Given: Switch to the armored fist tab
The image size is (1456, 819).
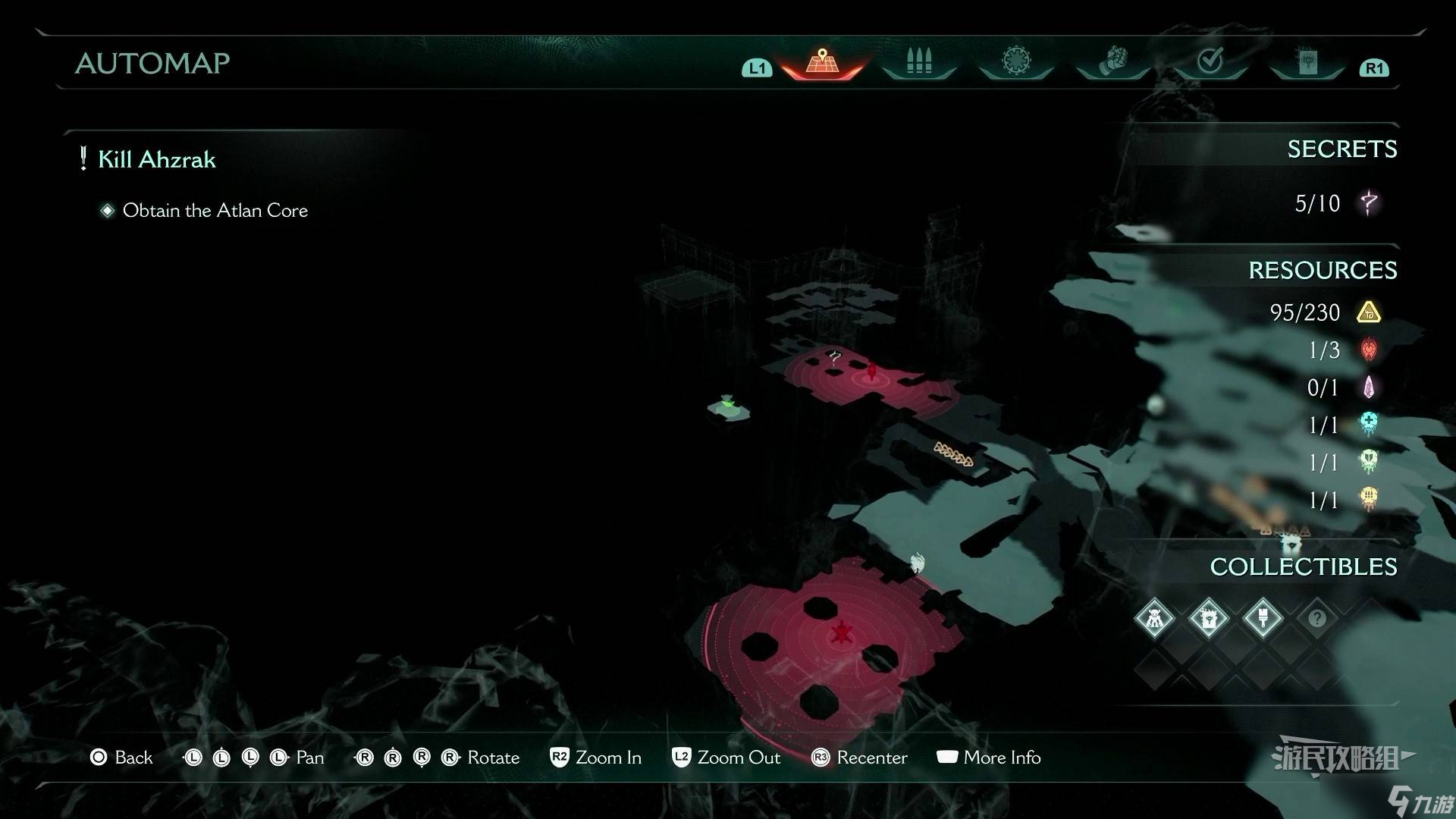Looking at the screenshot, I should 1112,61.
